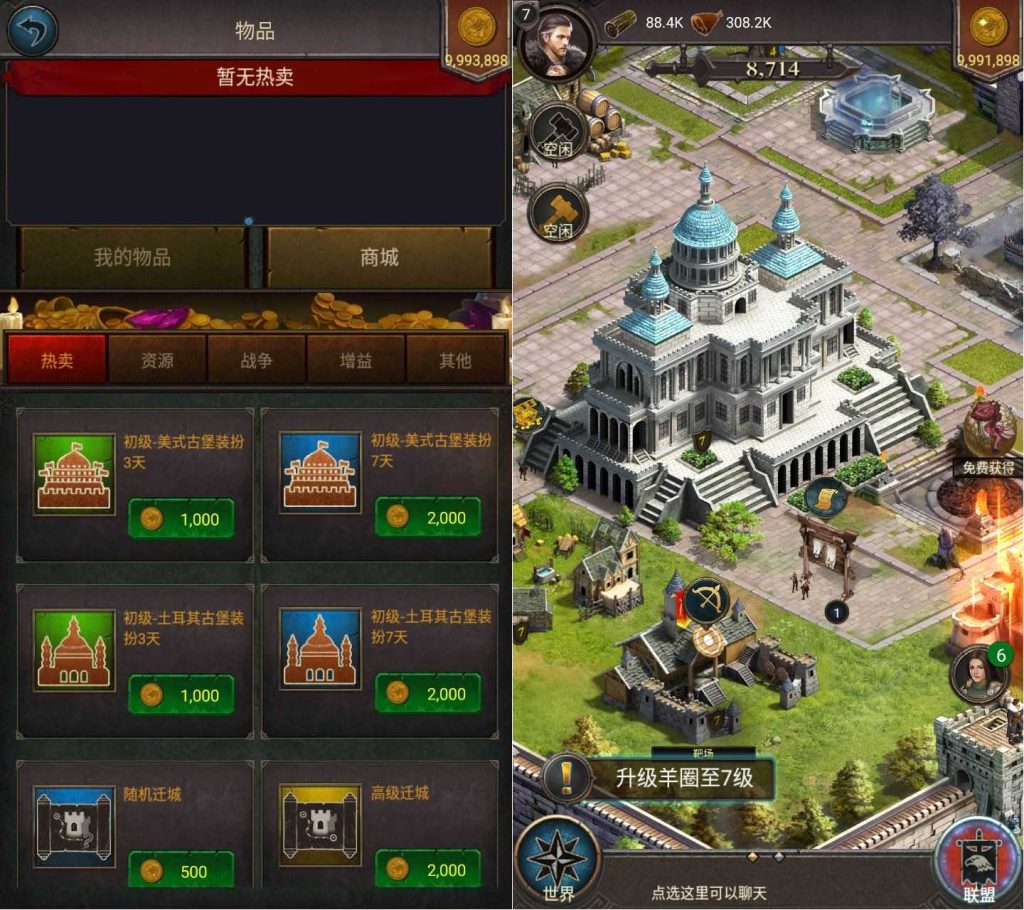This screenshot has height=910, width=1024.
Task: Open the 增益 category tab
Action: 356,360
